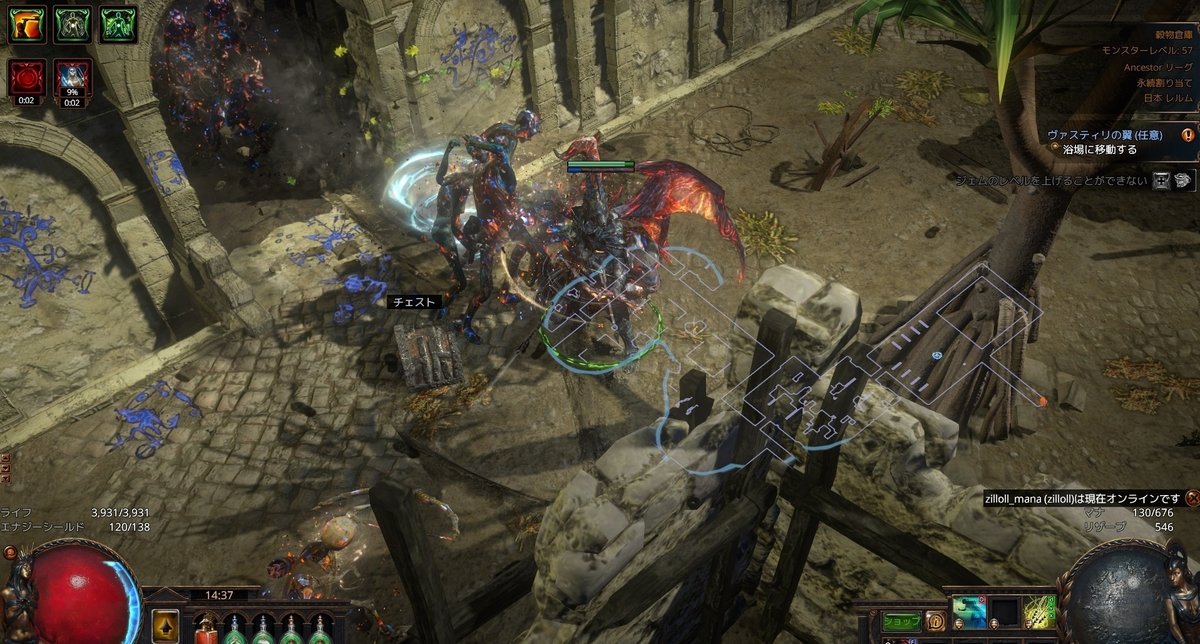Screen dimensions: 1200x644
Task: Click the gold level-up arrow button
Action: pos(165,626)
